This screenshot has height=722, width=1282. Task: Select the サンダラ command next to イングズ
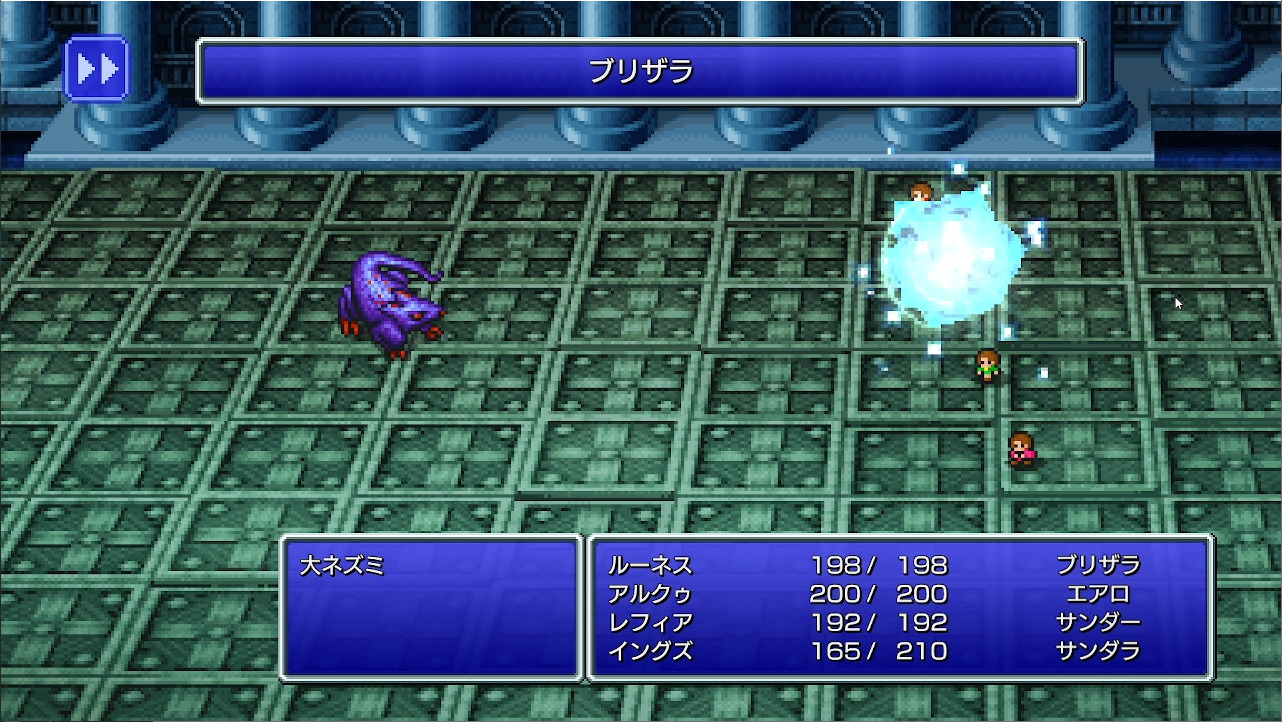(1098, 648)
